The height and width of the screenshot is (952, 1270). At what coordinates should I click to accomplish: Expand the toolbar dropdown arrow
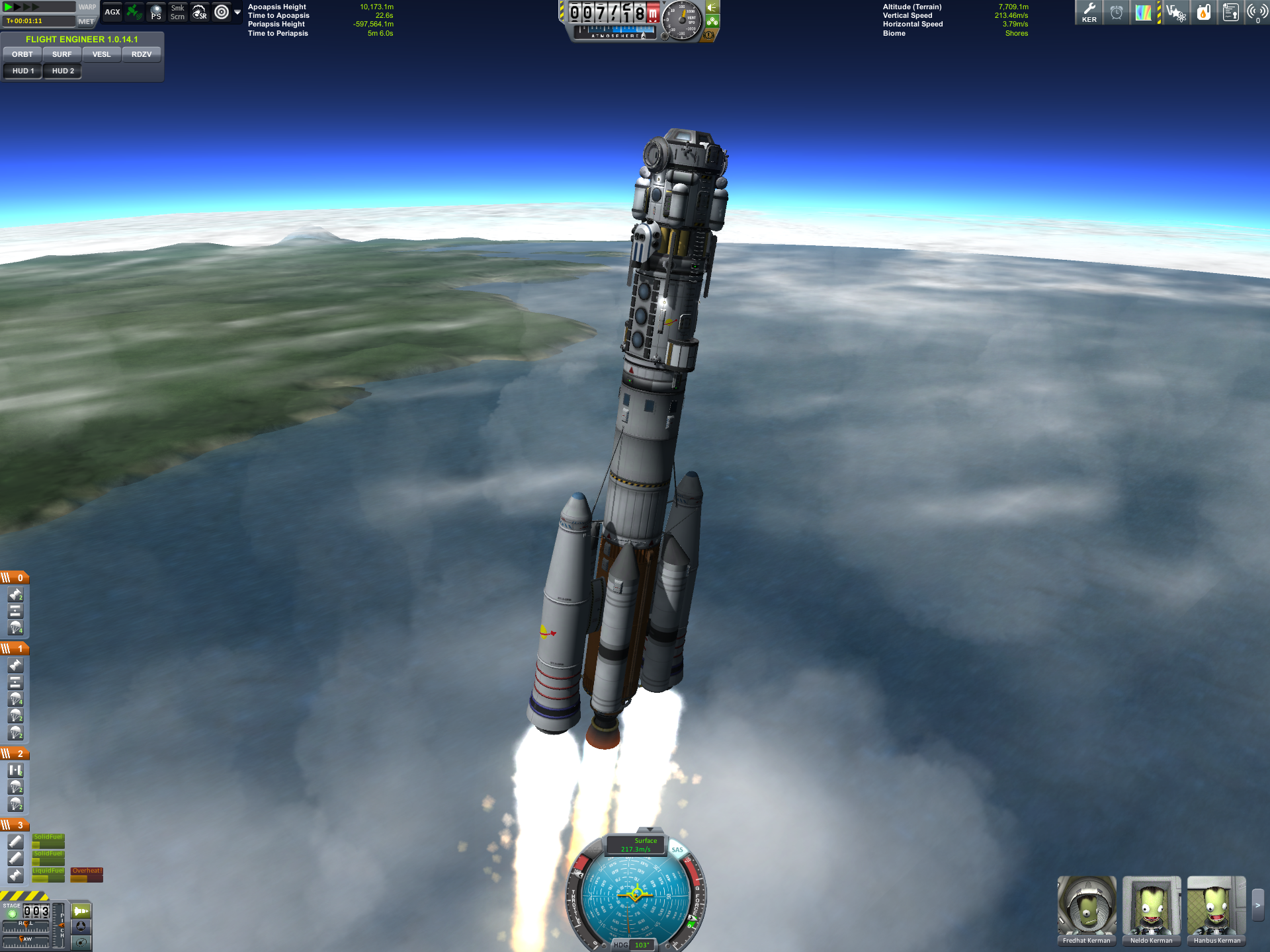coord(237,12)
